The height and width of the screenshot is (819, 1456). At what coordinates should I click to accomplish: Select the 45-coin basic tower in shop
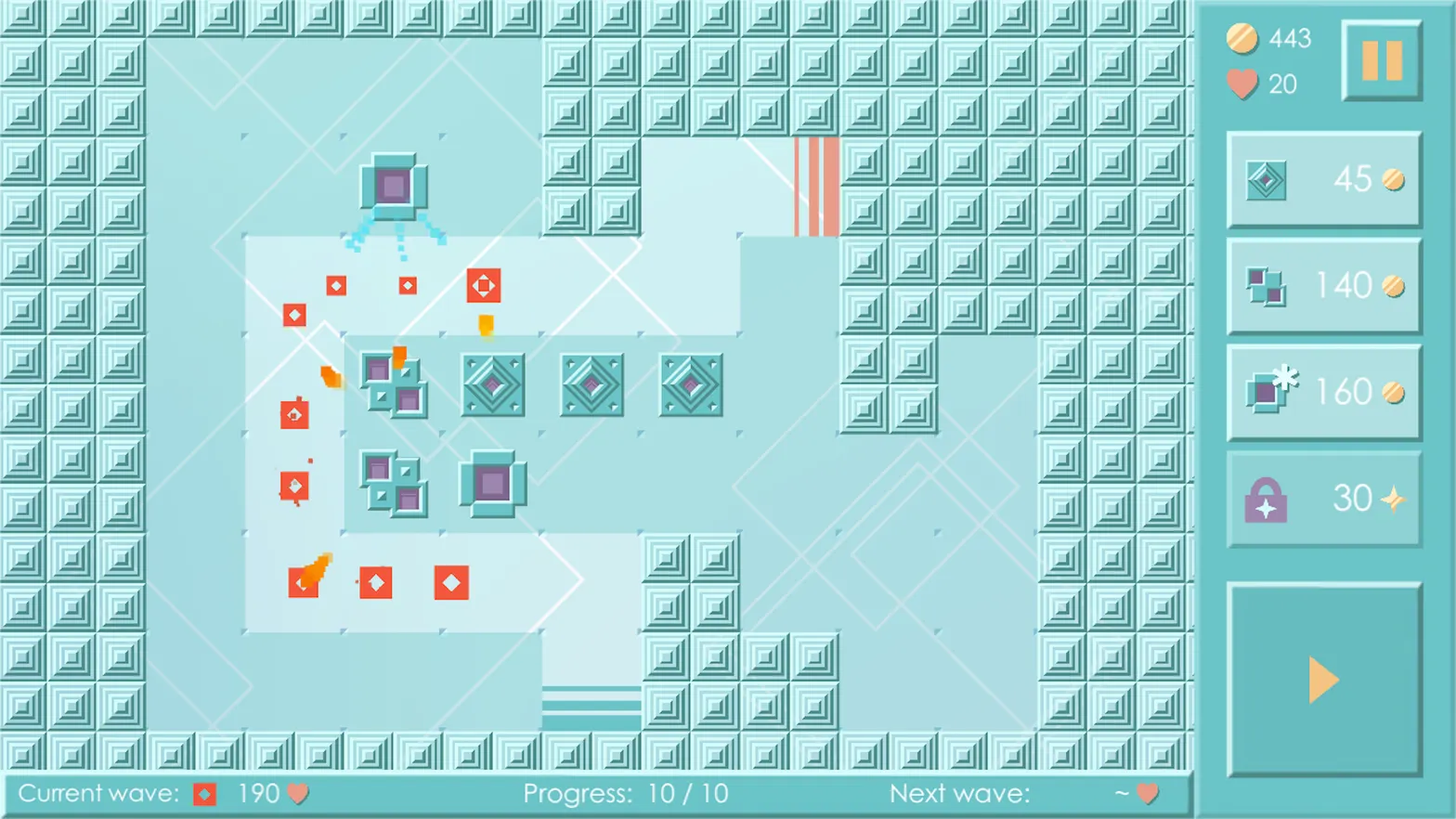click(x=1322, y=178)
